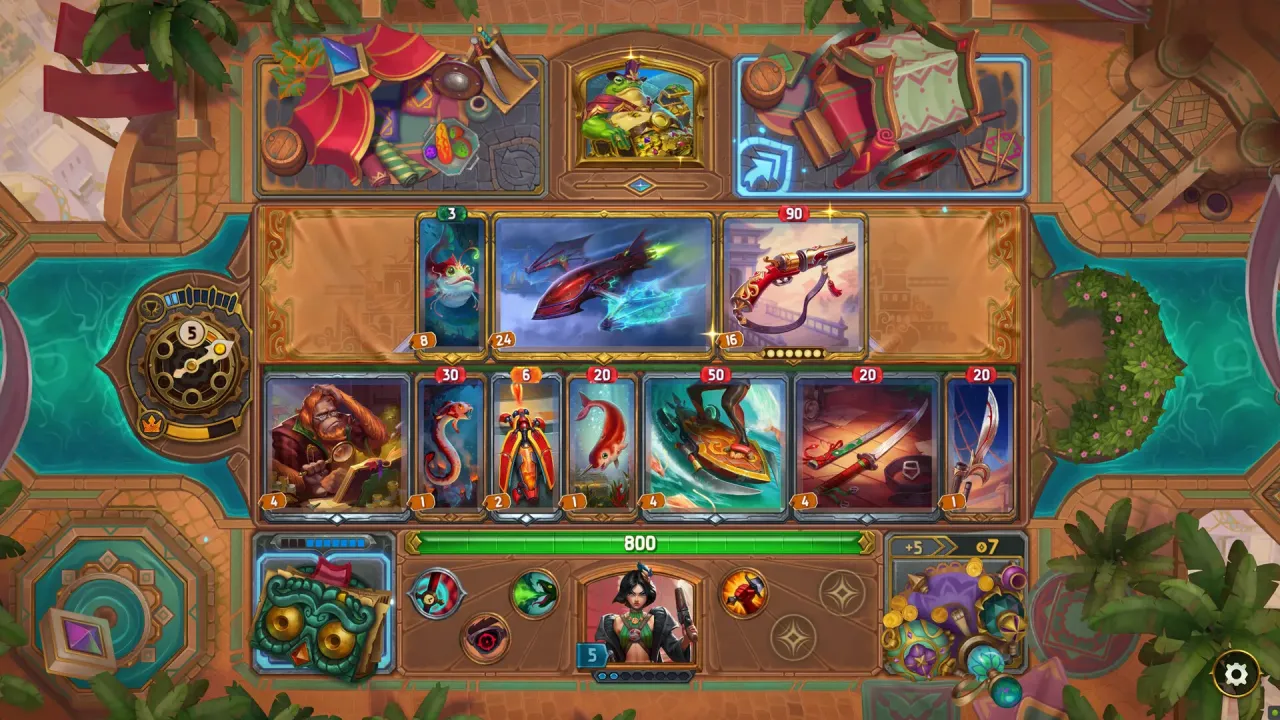Image resolution: width=1280 pixels, height=720 pixels.
Task: Open the trophy wins tracker beside the clock
Action: [x=153, y=307]
